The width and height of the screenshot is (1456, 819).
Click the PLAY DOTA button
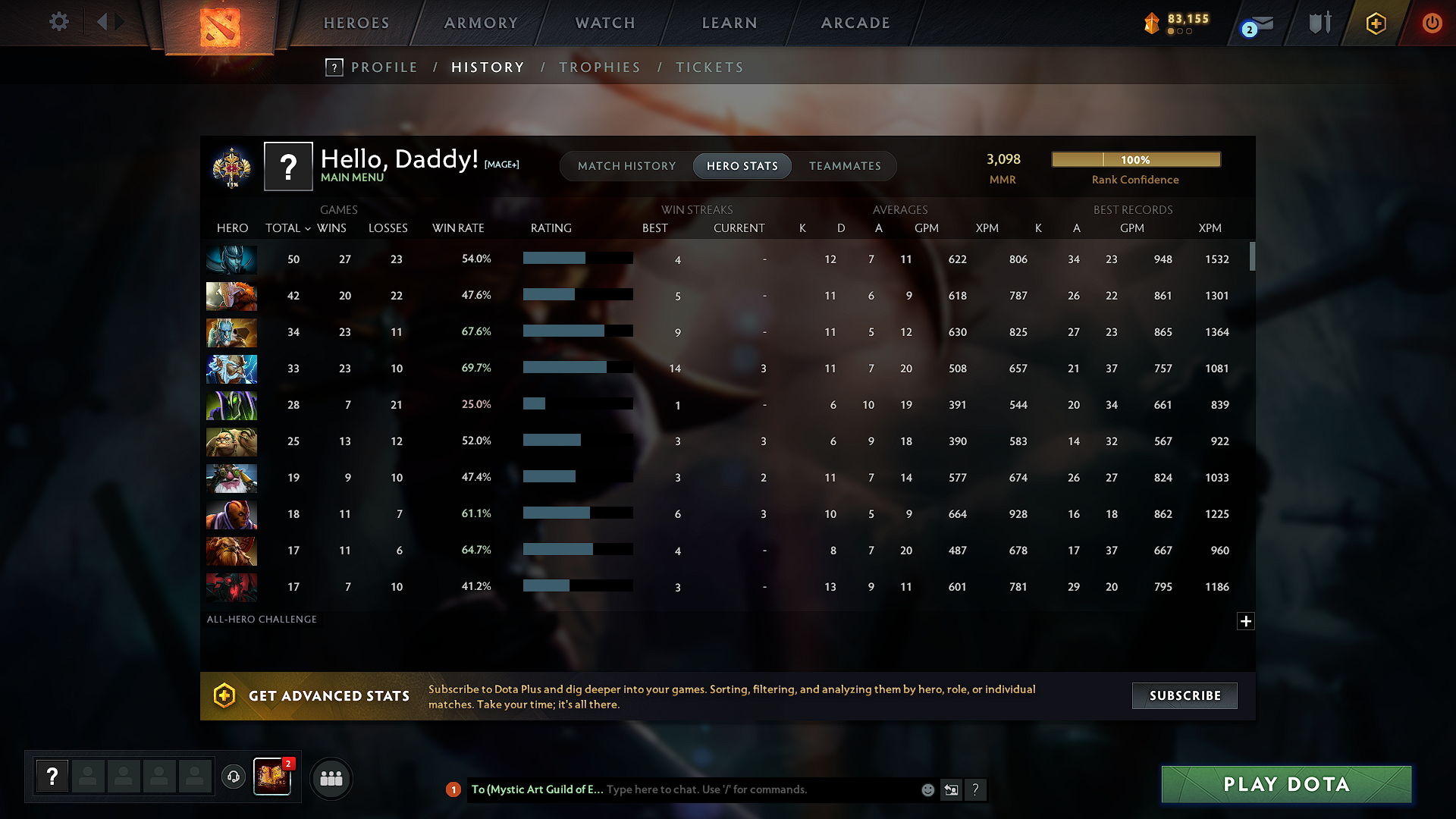pyautogui.click(x=1285, y=784)
